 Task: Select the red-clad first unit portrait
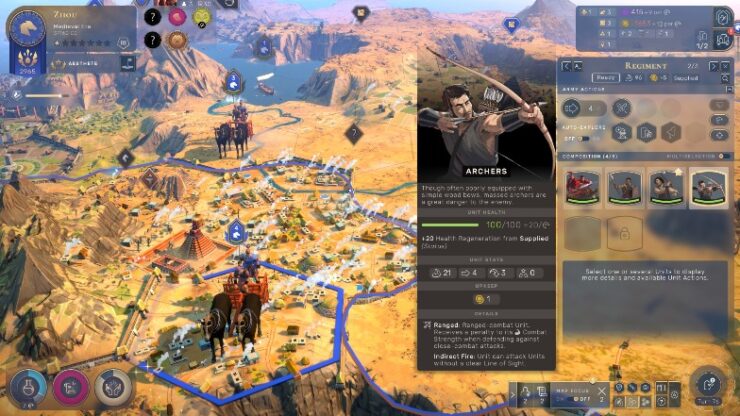click(x=581, y=187)
